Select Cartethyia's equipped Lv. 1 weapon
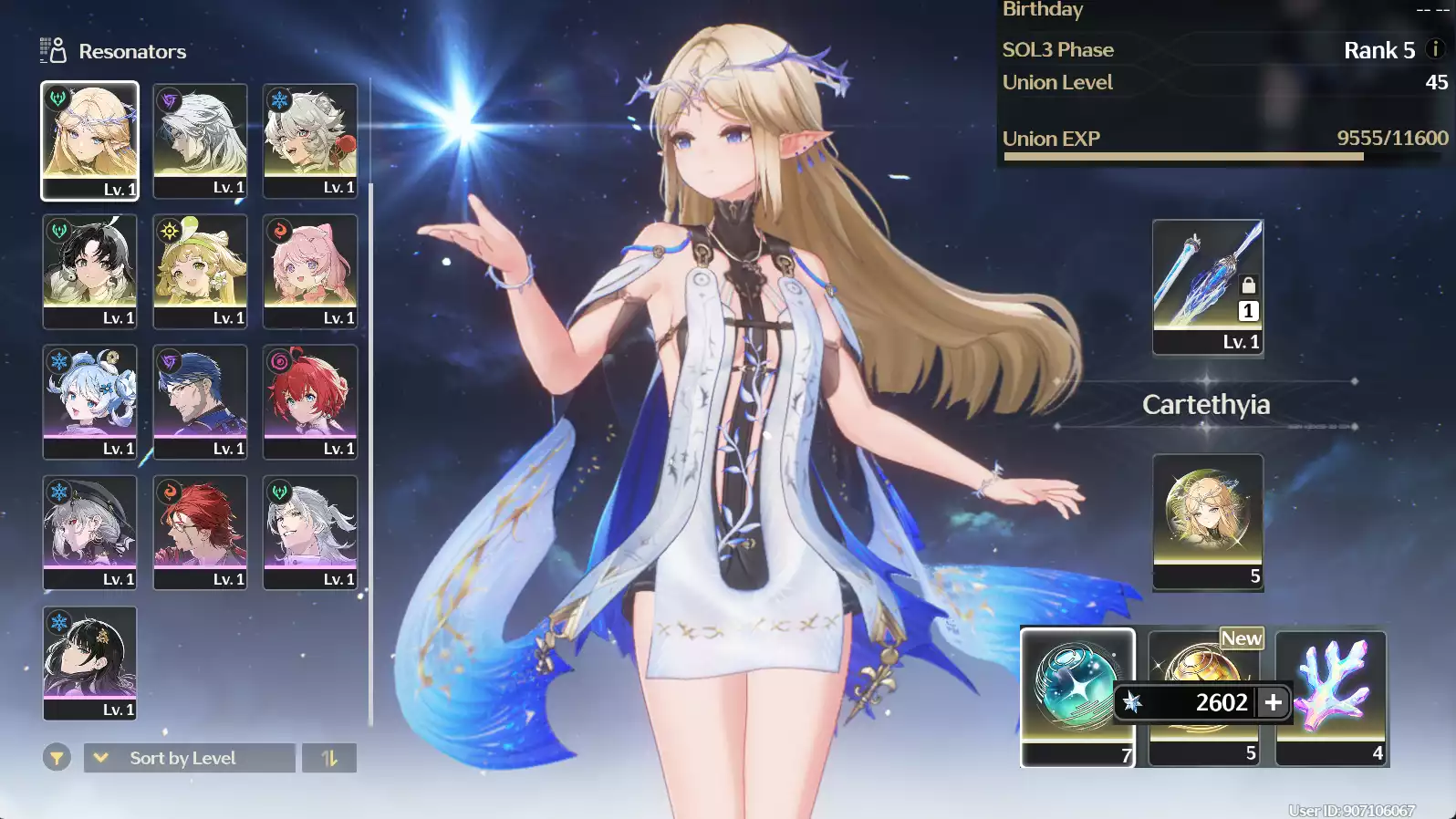Screen dimensions: 1456x819 1206,286
